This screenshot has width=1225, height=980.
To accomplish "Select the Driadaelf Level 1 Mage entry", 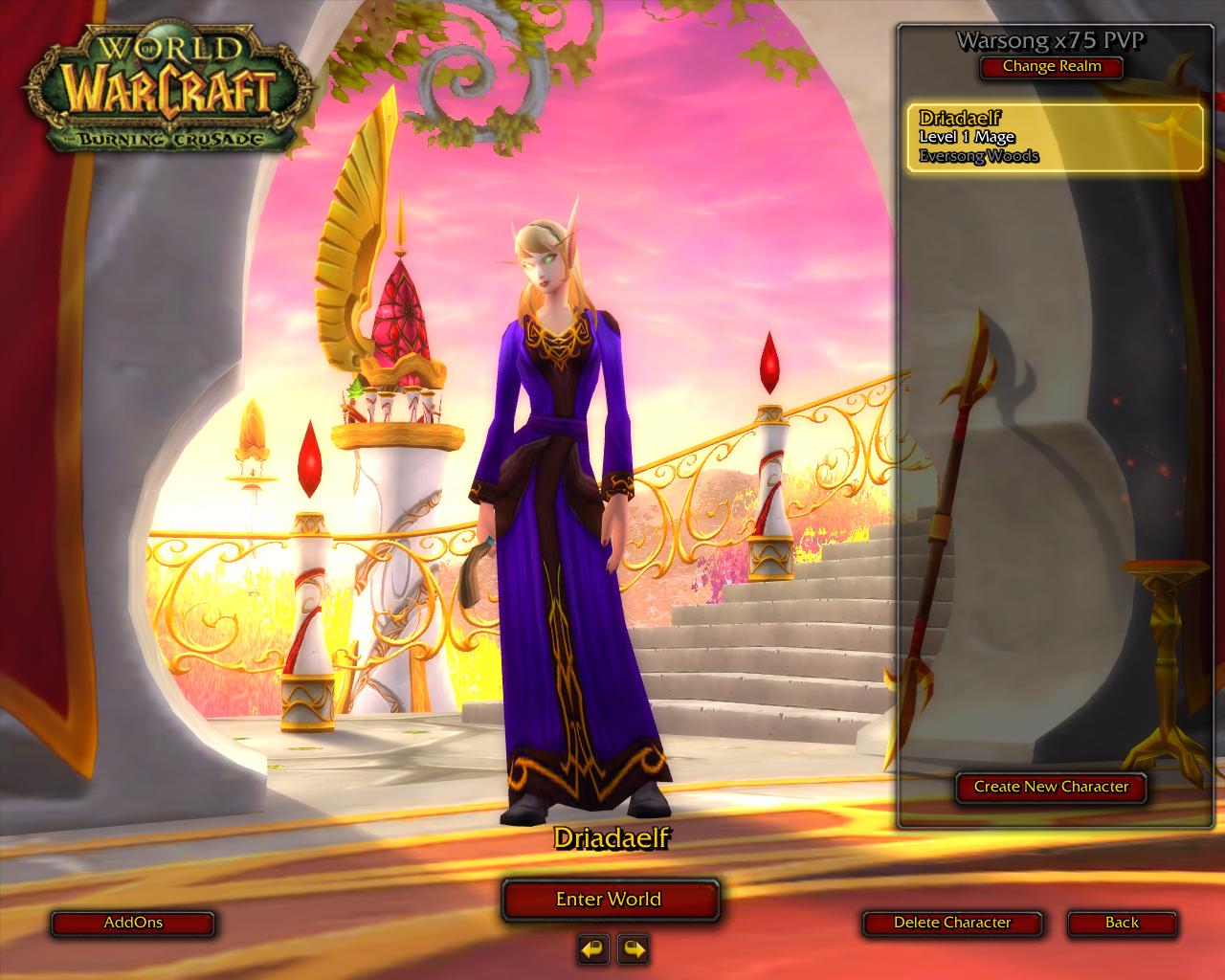I will coord(1055,138).
